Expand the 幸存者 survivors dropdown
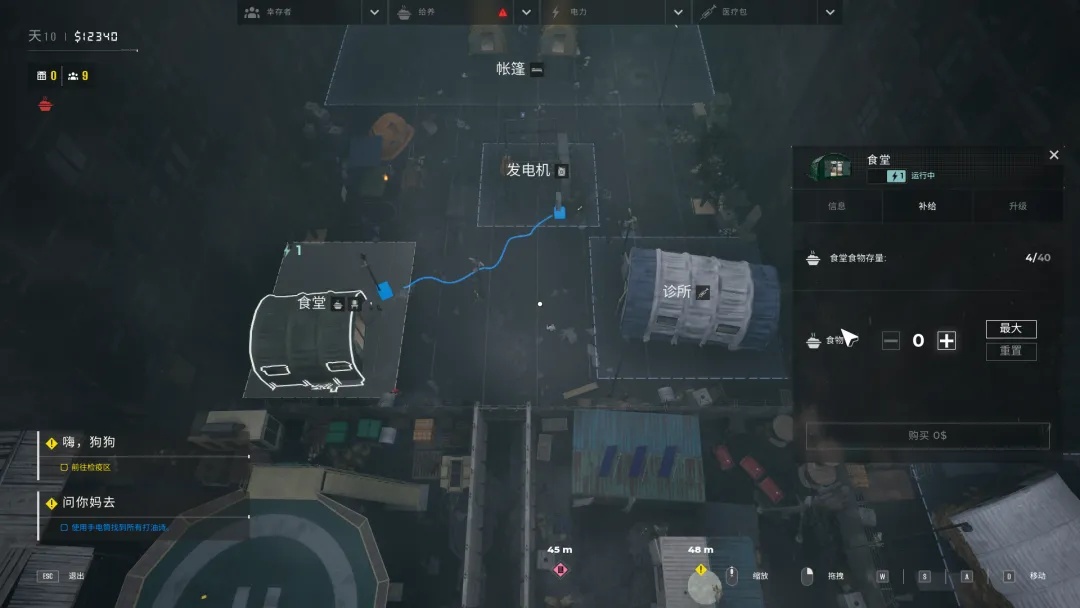 [374, 13]
